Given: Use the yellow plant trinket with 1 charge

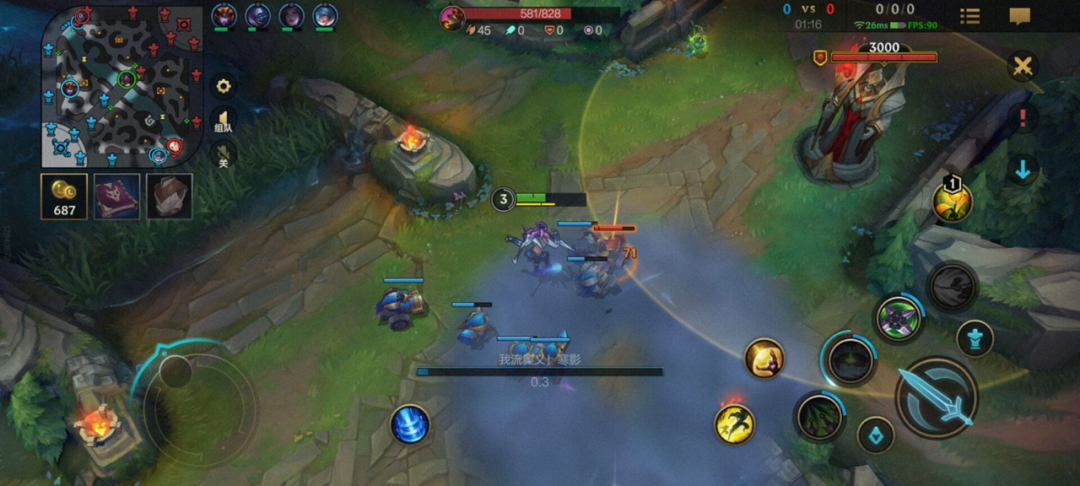Looking at the screenshot, I should (952, 201).
